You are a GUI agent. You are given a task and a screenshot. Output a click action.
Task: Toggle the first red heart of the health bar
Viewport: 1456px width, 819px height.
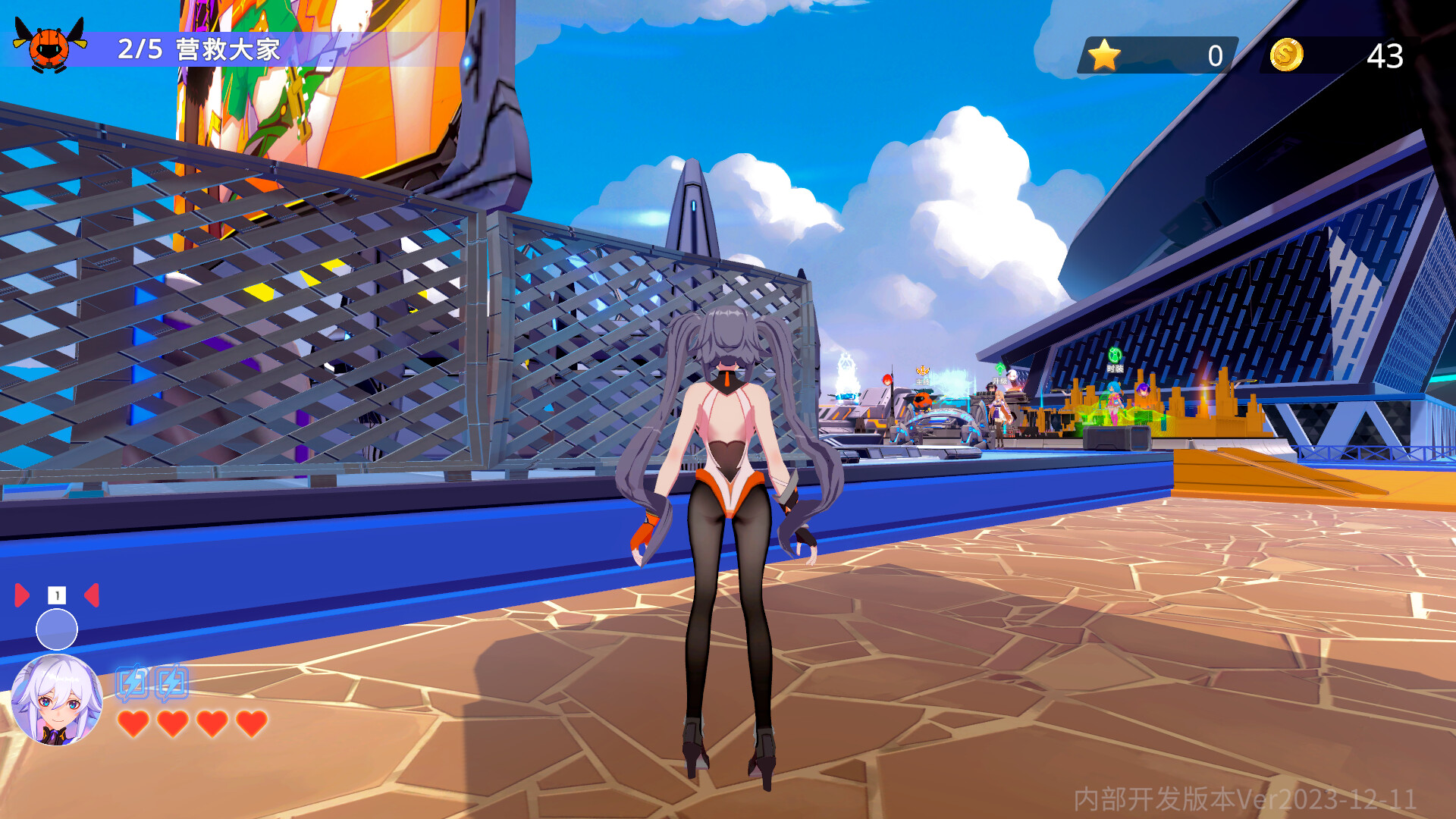(x=133, y=723)
